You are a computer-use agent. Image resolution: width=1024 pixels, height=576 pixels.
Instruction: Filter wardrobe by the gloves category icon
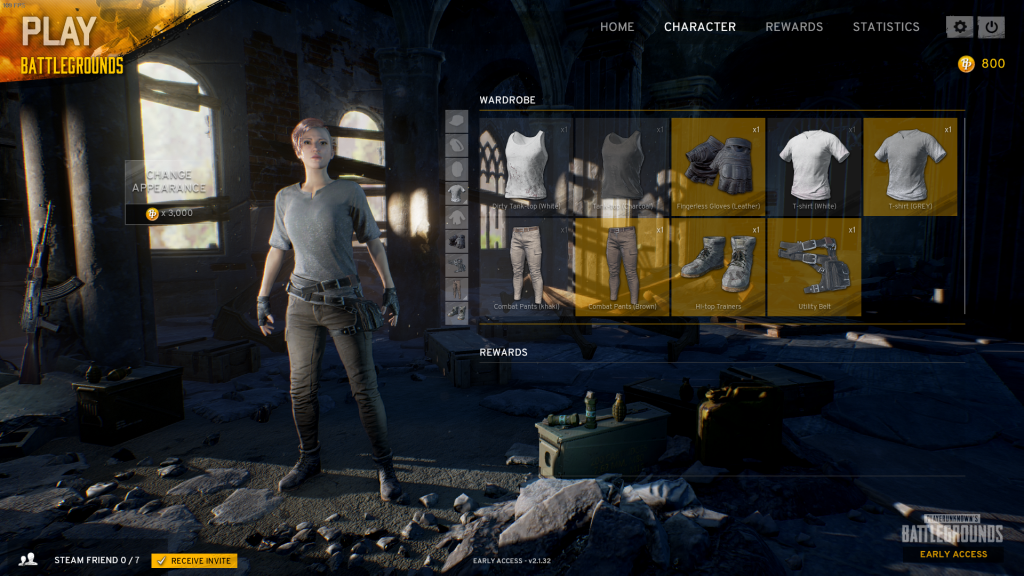(x=456, y=241)
